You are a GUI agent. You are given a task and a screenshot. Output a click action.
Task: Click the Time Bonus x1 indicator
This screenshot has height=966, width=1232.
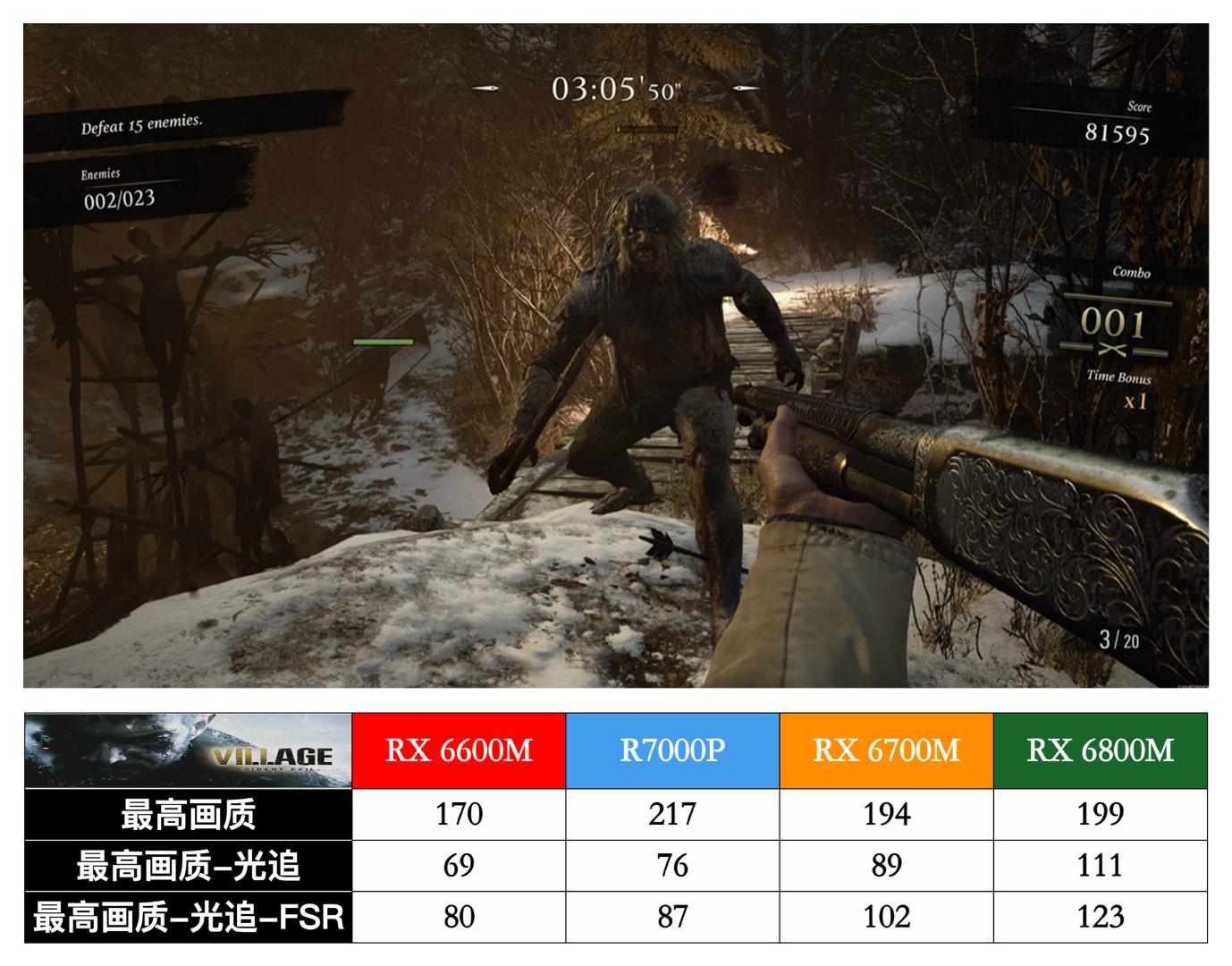[x=1130, y=389]
